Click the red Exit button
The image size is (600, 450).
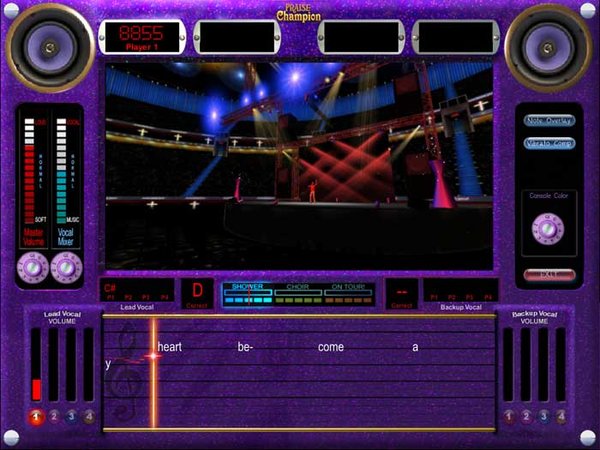coord(549,273)
